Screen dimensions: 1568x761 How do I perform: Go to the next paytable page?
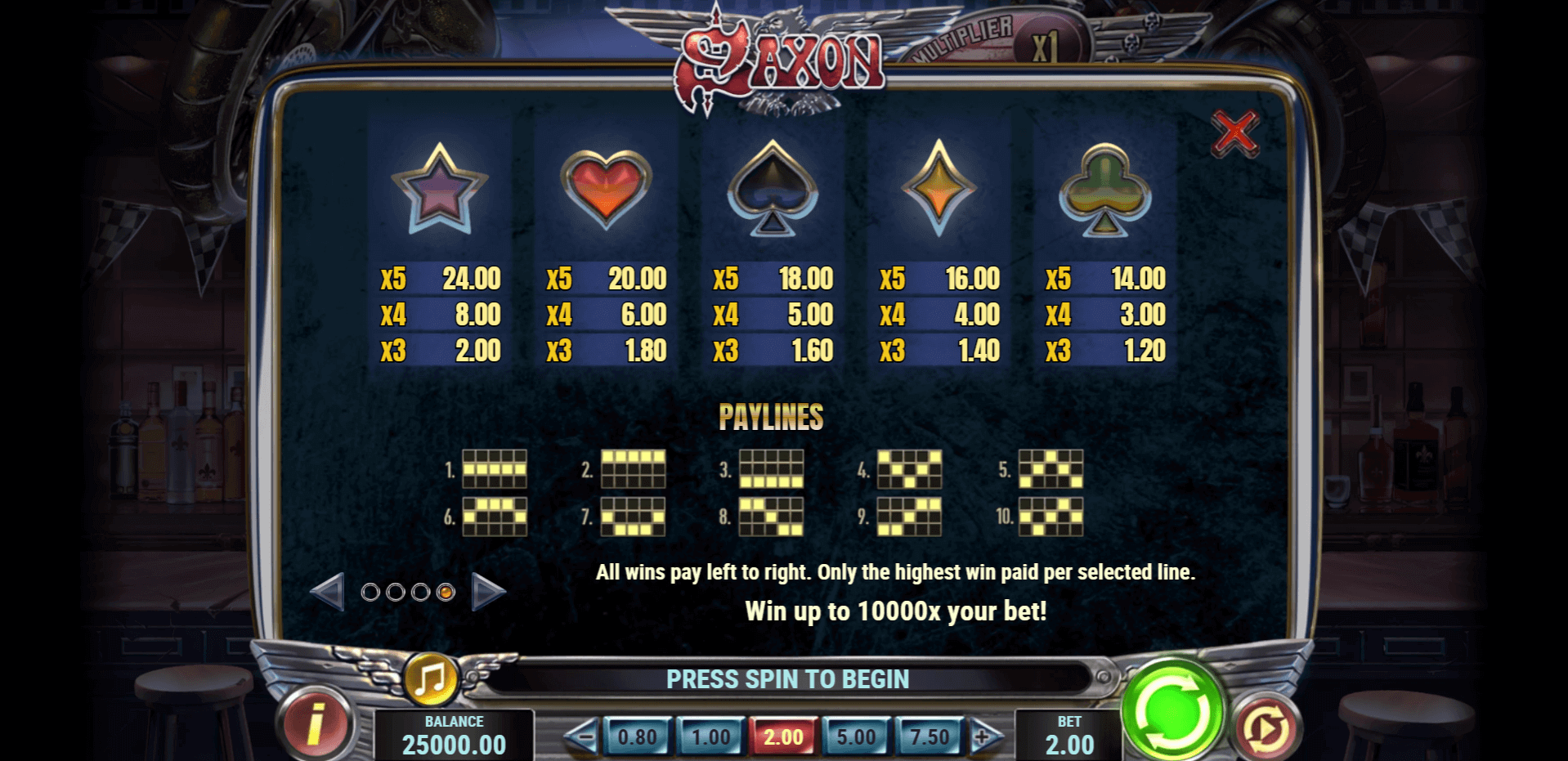(x=488, y=592)
